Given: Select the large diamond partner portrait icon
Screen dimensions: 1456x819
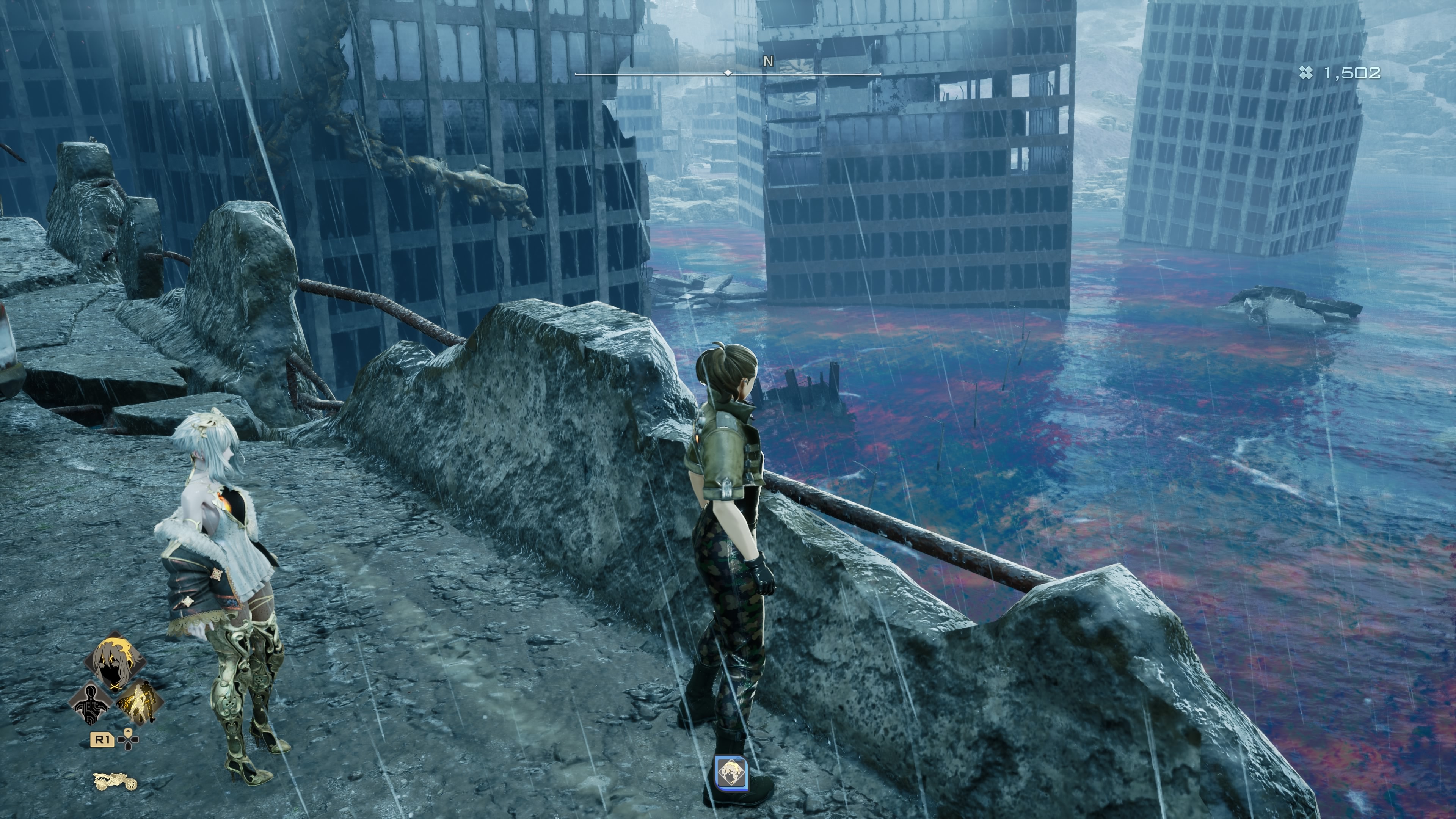Looking at the screenshot, I should 115,662.
